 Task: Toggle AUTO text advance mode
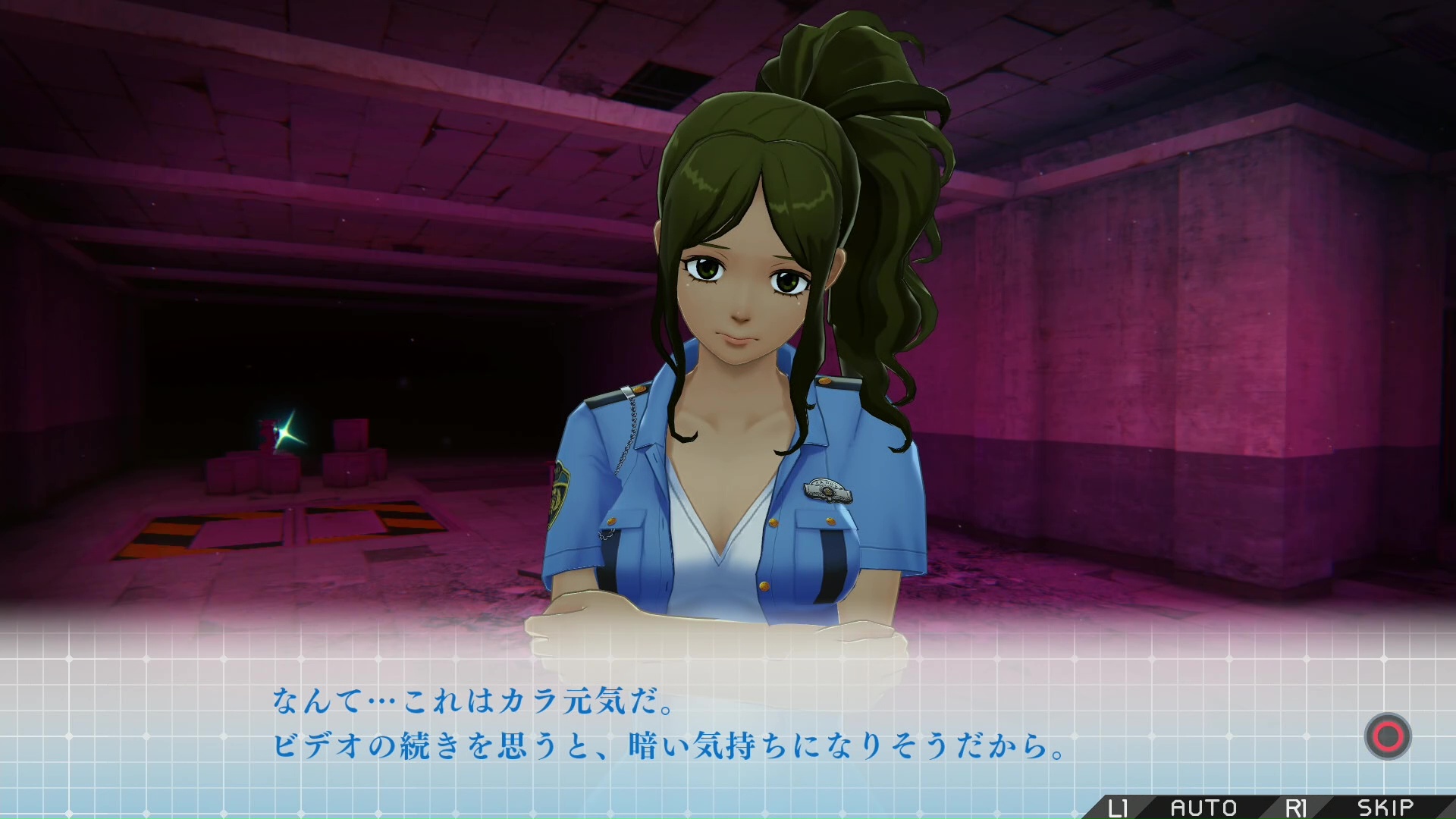pos(1203,808)
